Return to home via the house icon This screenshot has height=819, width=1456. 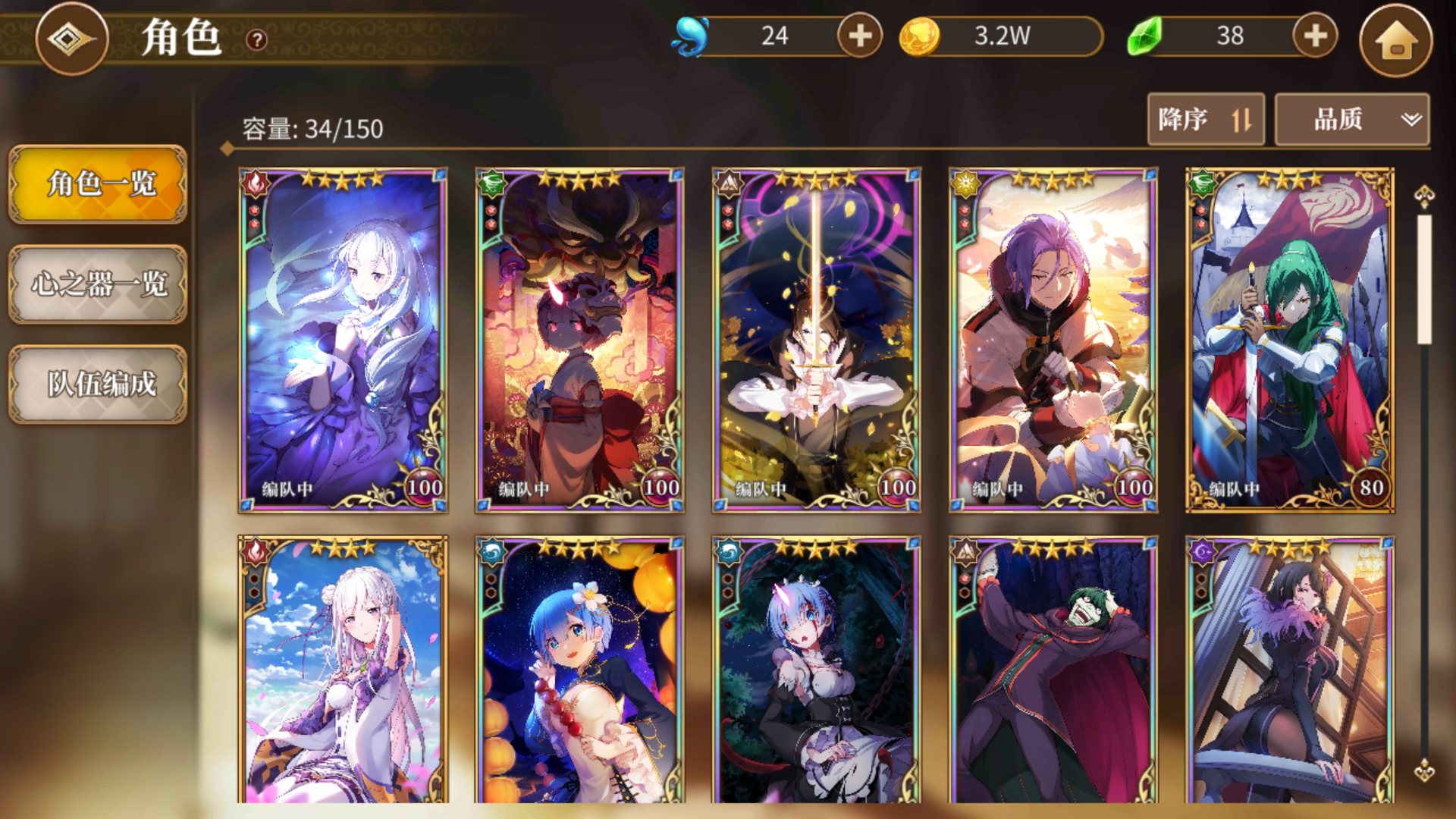1399,41
